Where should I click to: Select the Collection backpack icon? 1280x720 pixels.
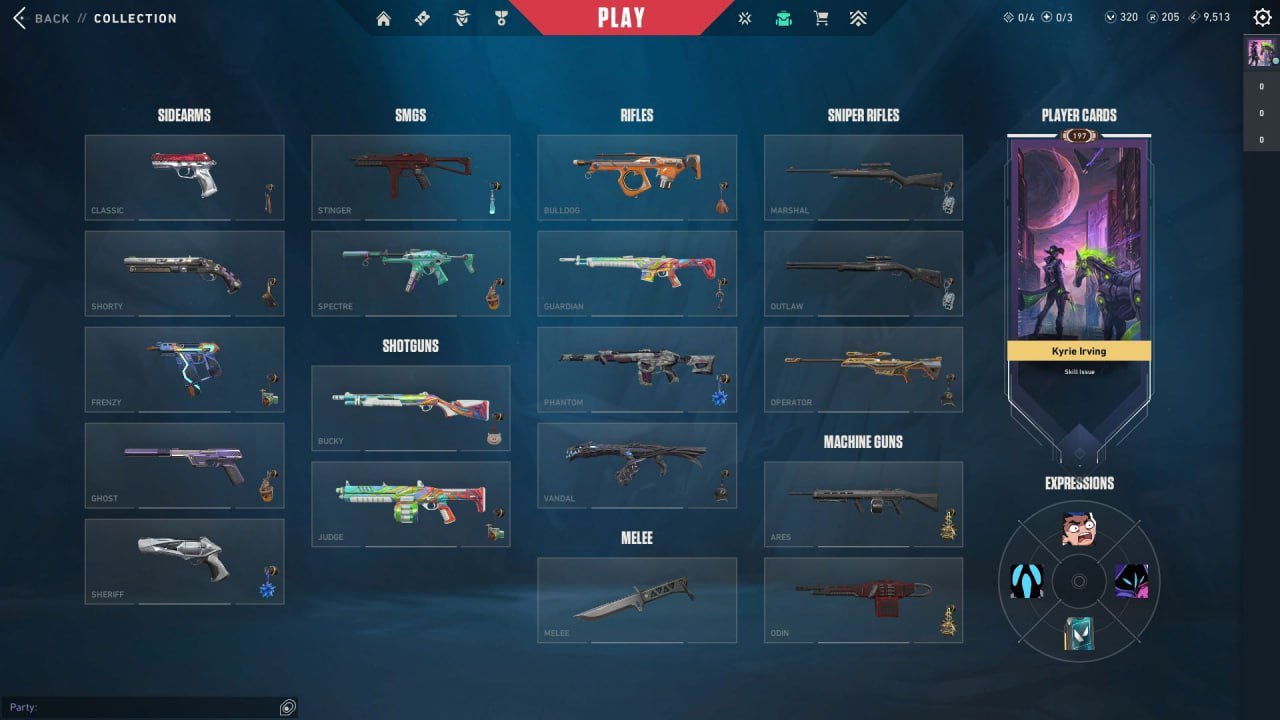click(783, 18)
